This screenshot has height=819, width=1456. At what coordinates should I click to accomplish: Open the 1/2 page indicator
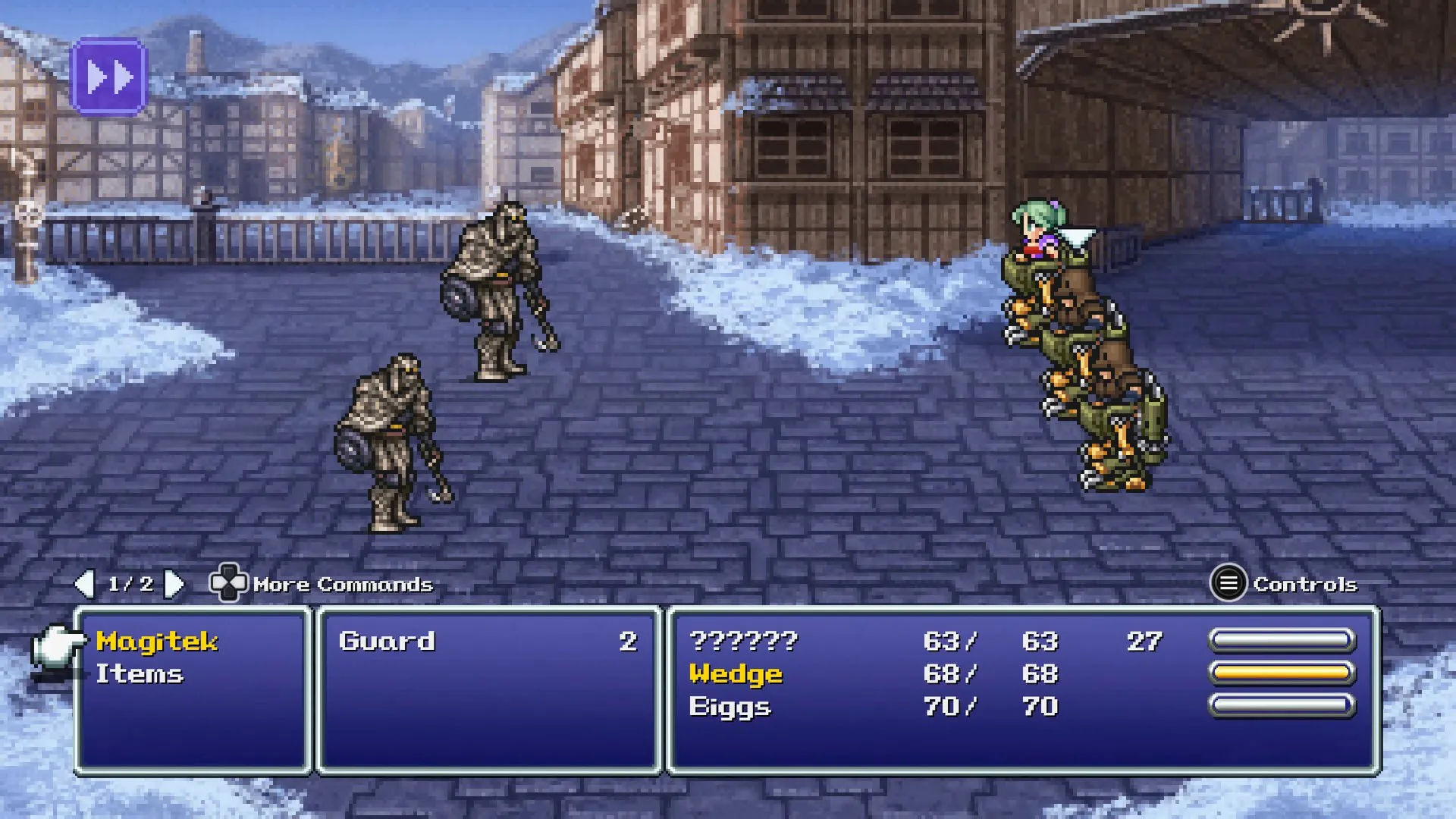(130, 584)
